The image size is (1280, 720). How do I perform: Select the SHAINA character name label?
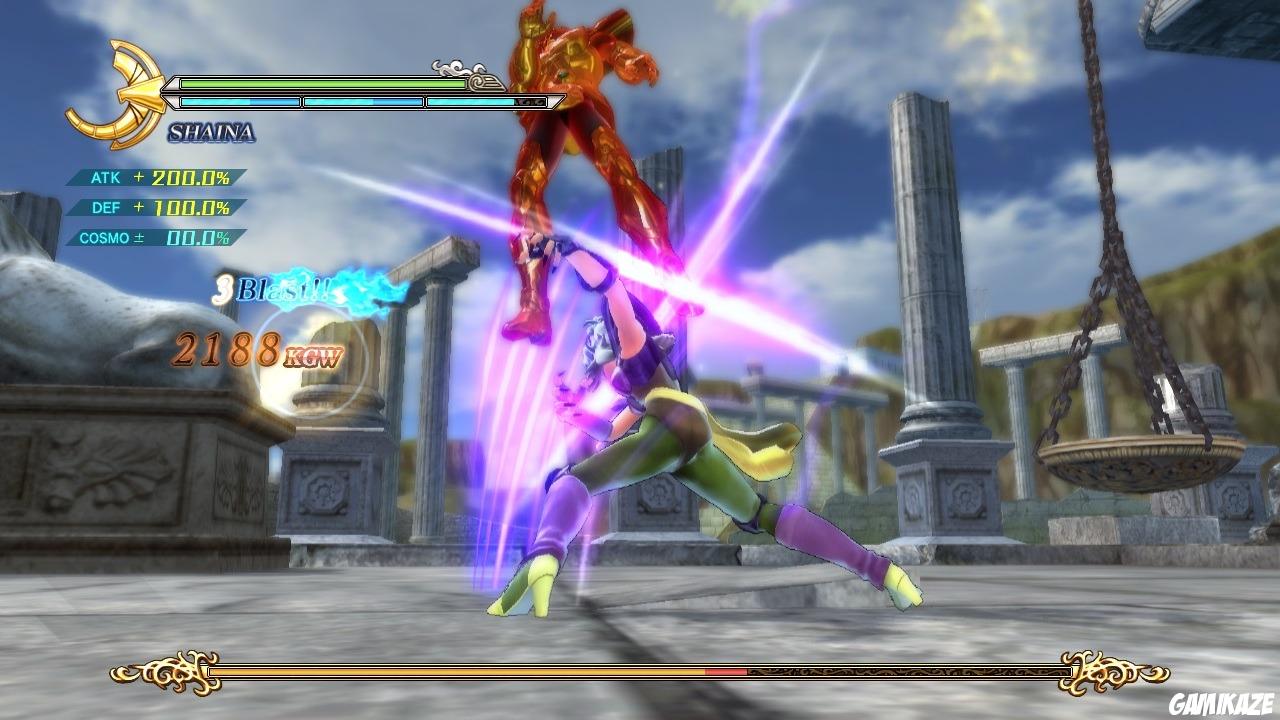click(x=212, y=130)
